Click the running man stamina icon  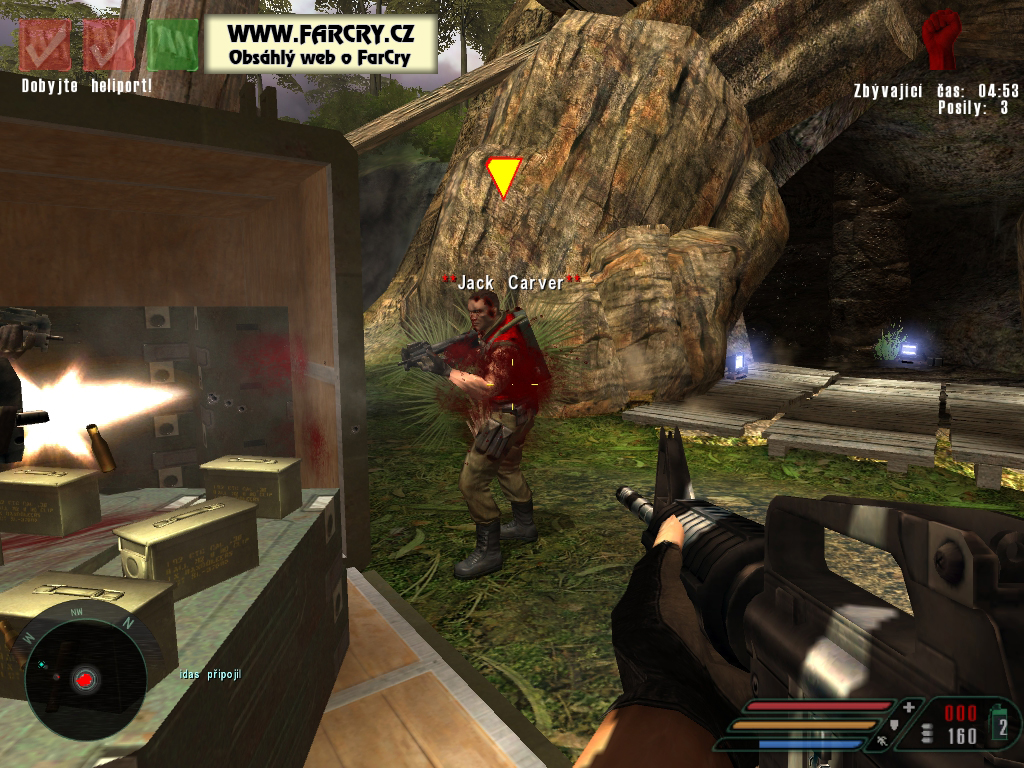[882, 742]
